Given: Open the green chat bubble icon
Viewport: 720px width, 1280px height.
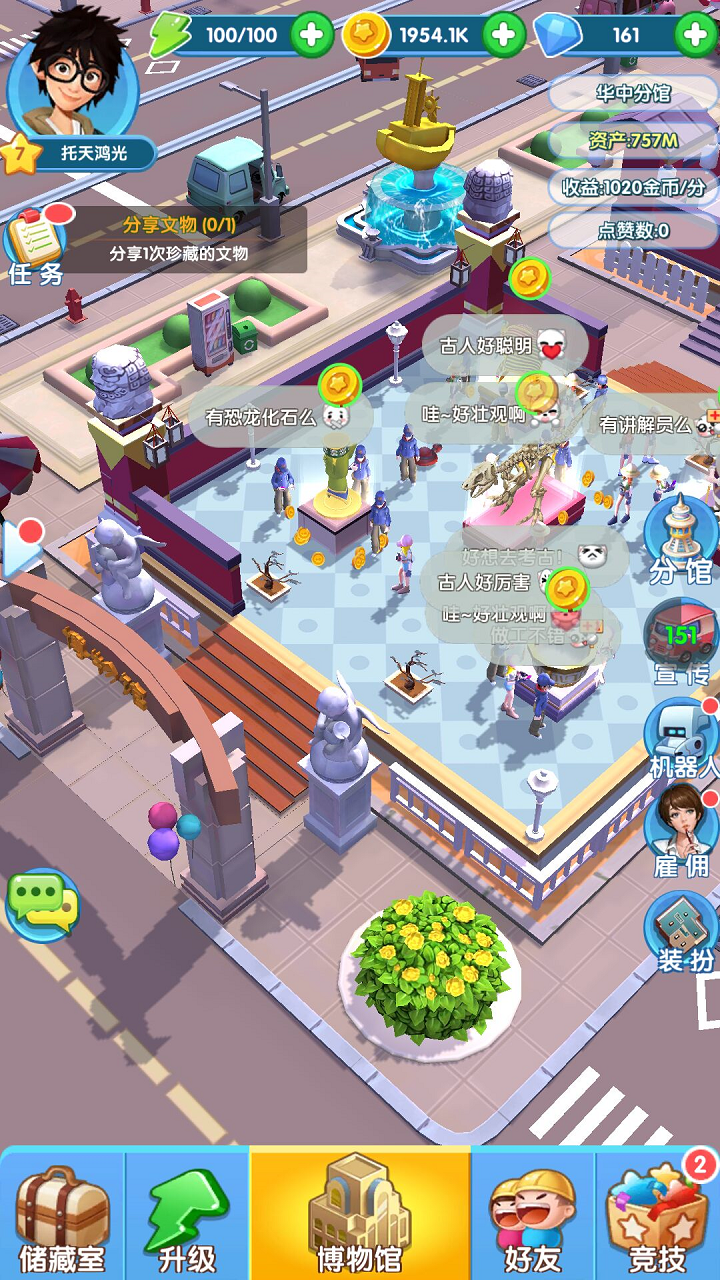Looking at the screenshot, I should tap(42, 905).
